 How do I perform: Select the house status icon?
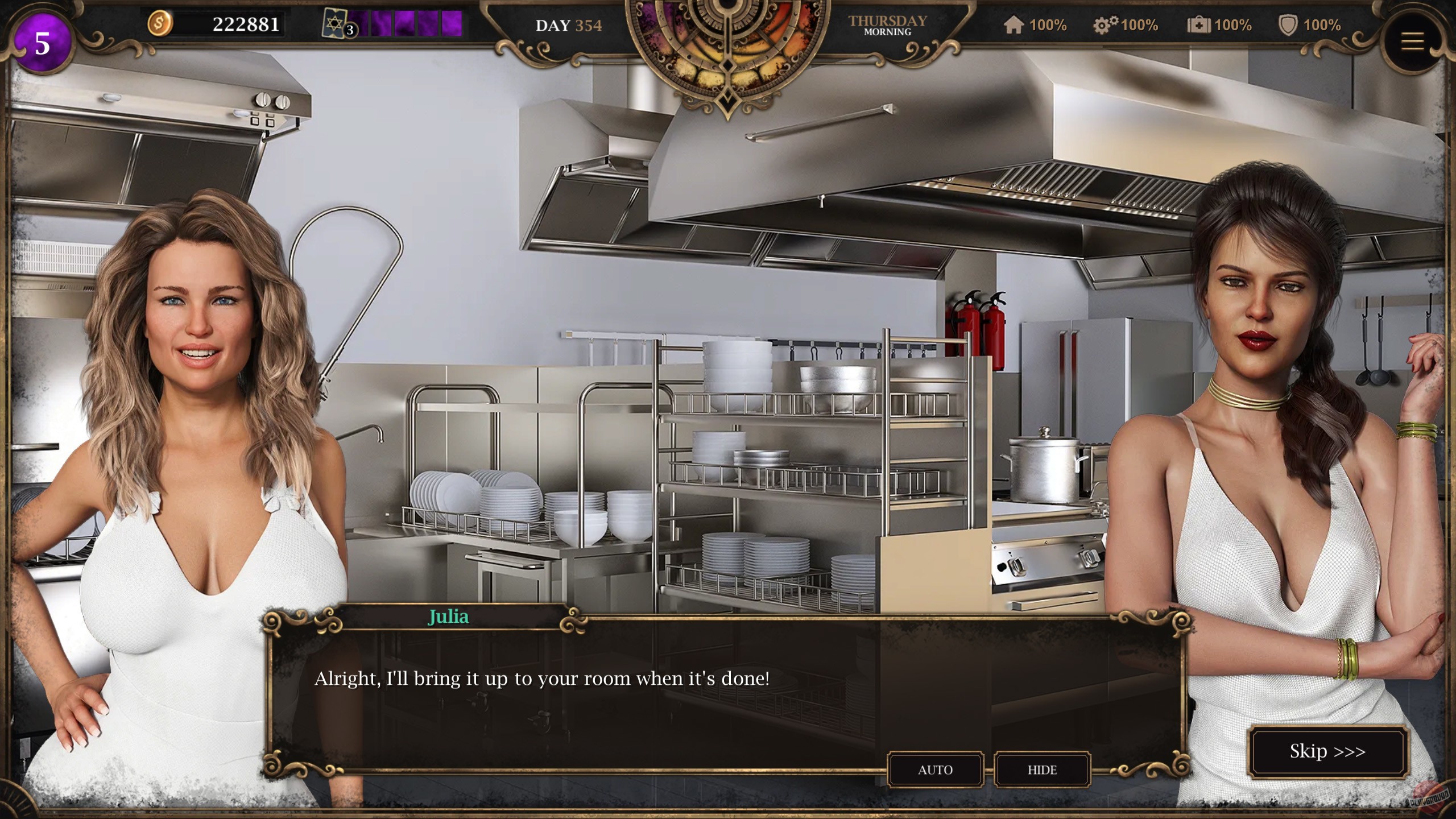[1014, 25]
